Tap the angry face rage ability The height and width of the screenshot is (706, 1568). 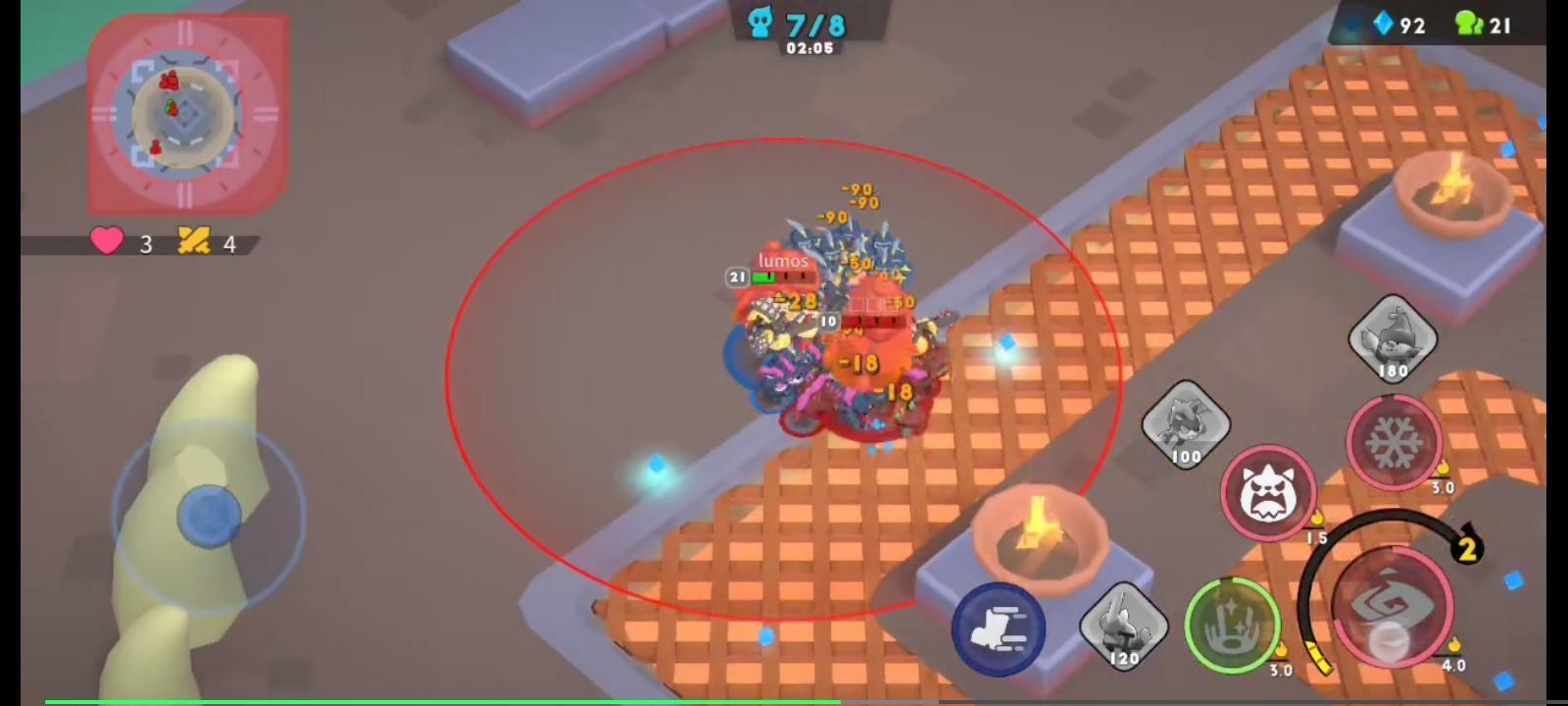pos(1268,495)
